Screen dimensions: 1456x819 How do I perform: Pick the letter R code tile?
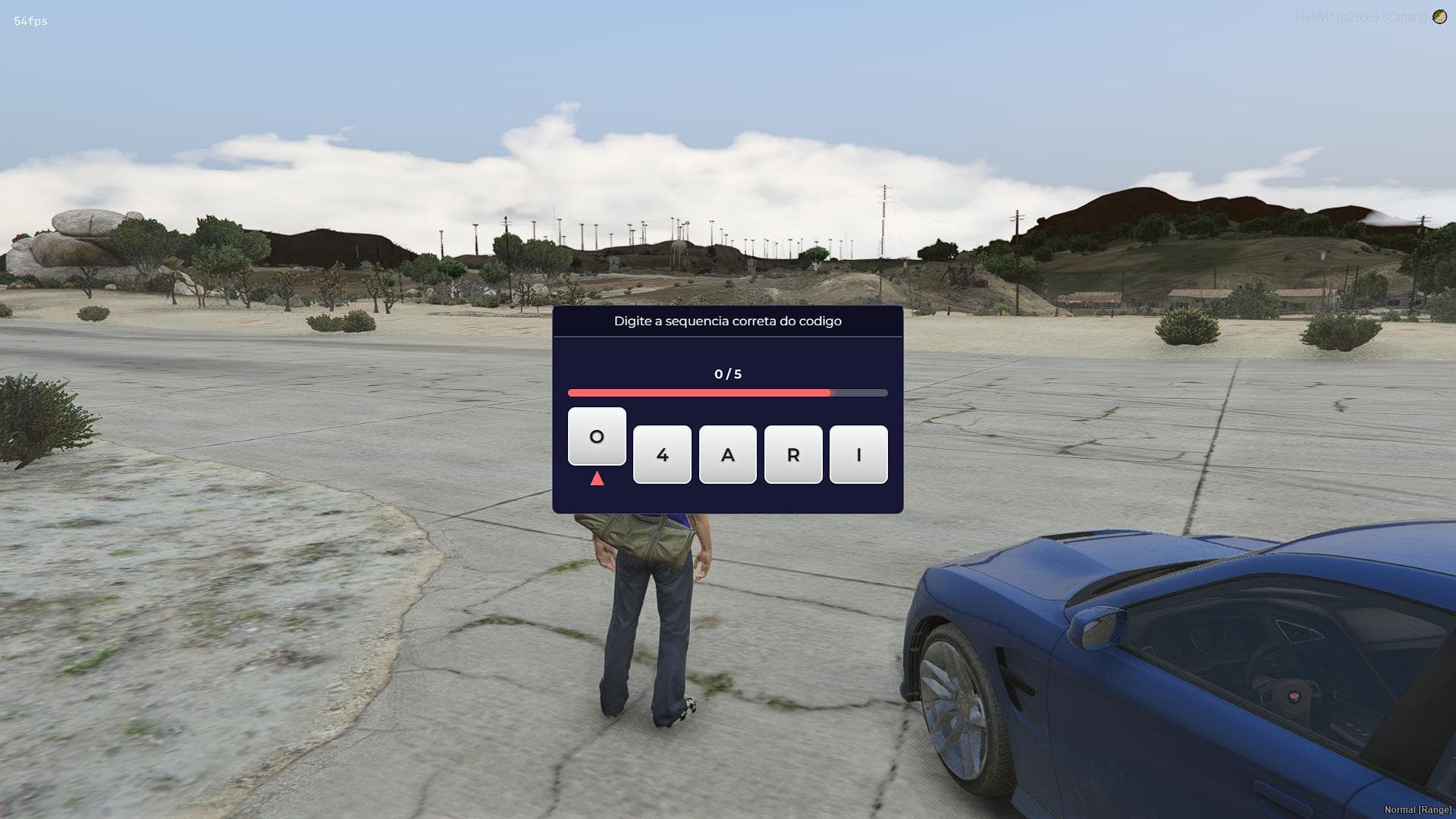[793, 454]
